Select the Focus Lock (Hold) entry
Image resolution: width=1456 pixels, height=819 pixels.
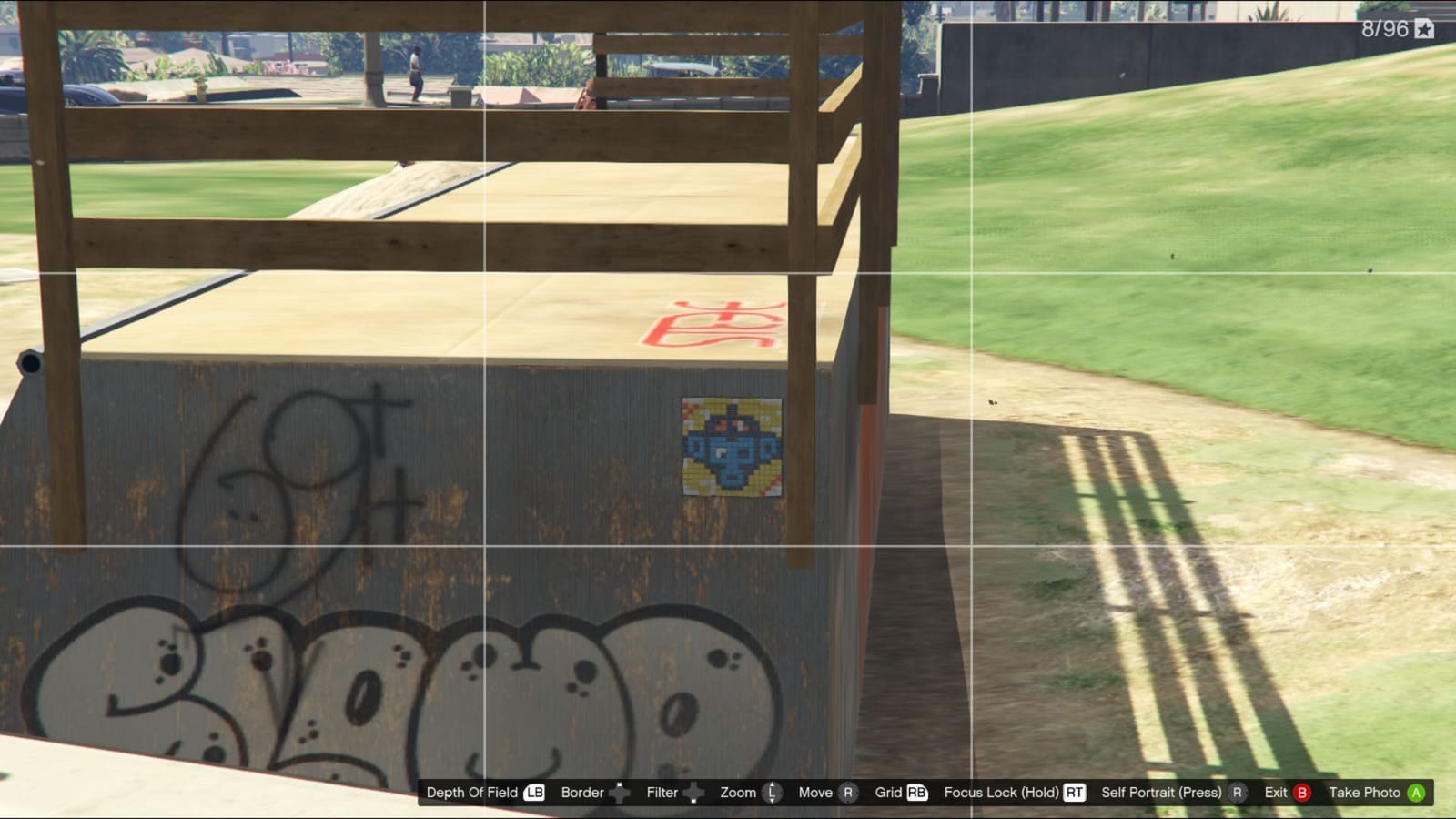1002,793
